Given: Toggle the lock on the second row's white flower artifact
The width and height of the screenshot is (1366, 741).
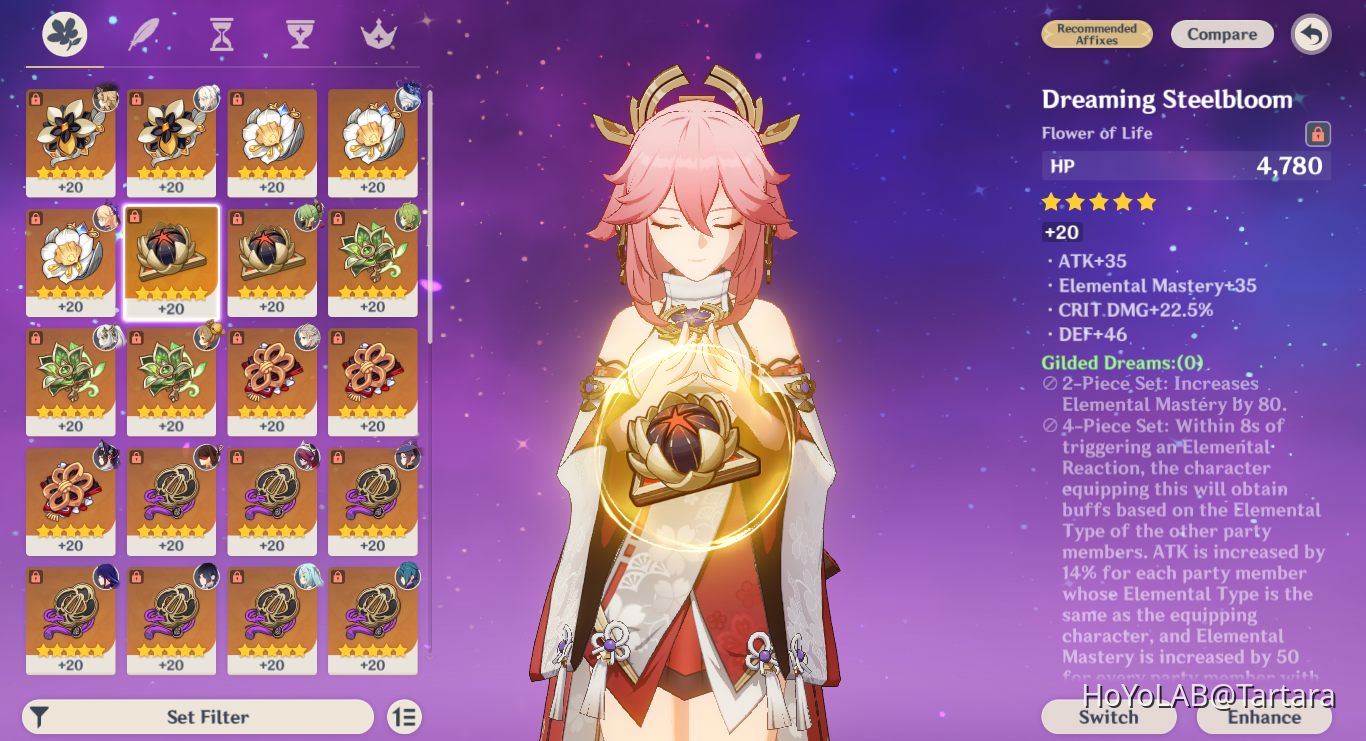Looking at the screenshot, I should pyautogui.click(x=34, y=219).
